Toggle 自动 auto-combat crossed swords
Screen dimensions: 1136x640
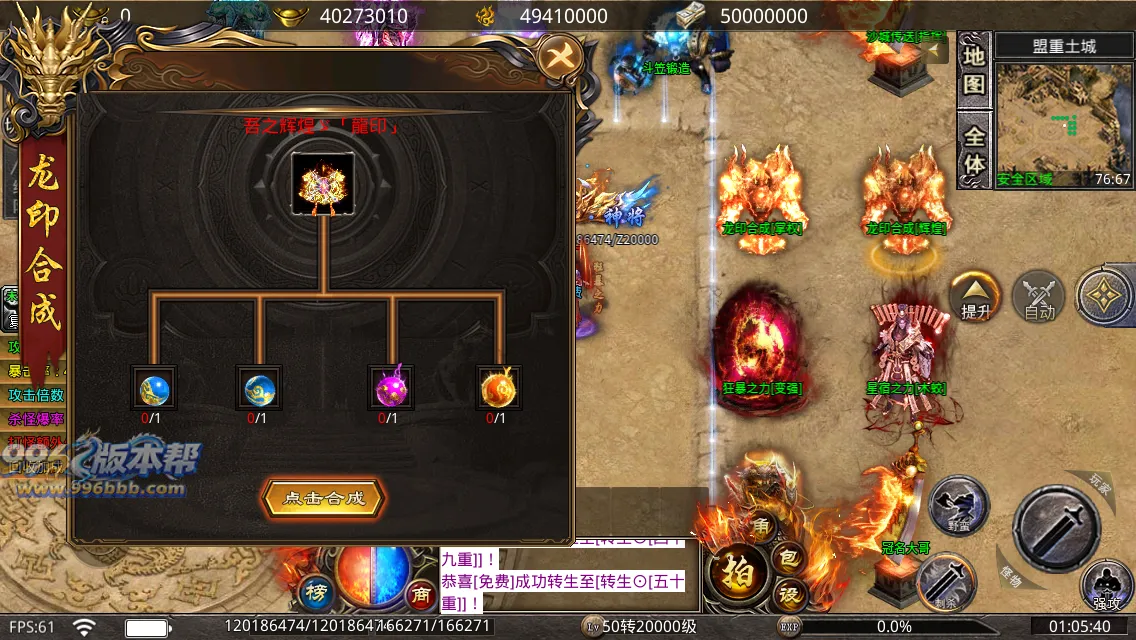[1039, 297]
